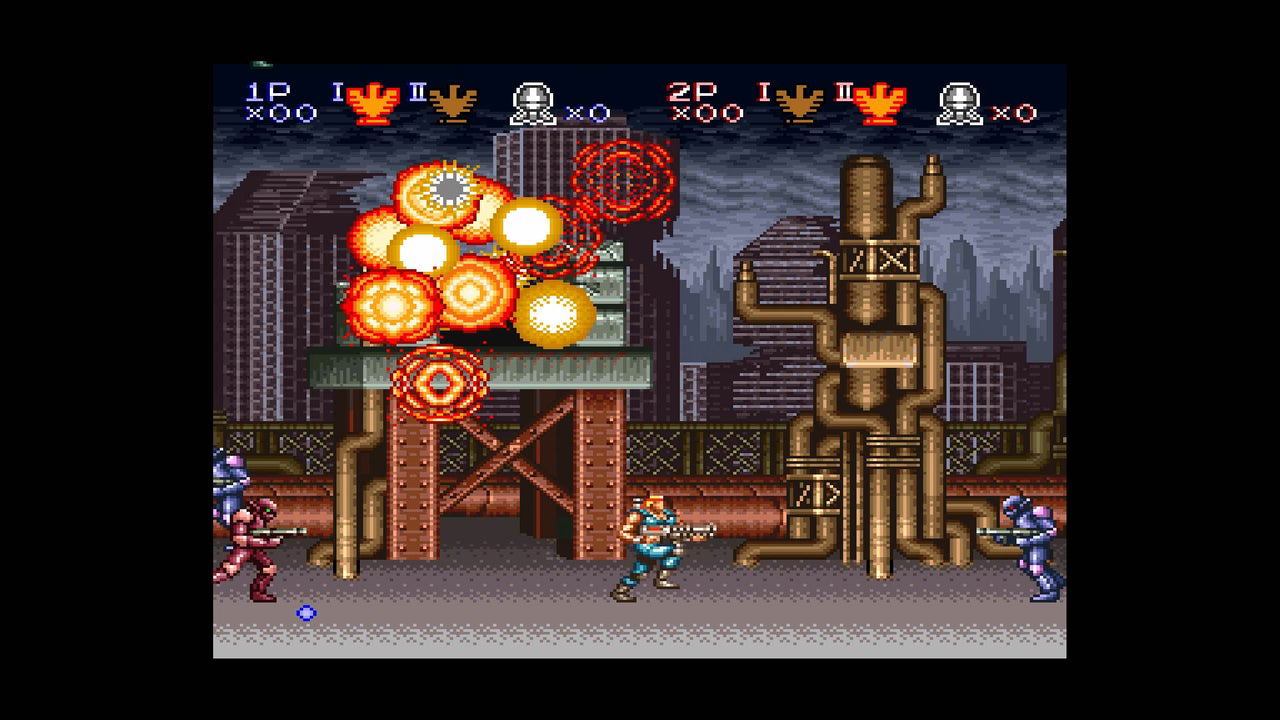Click Player 2's bomb stock icon
1280x720 pixels.
pos(959,100)
